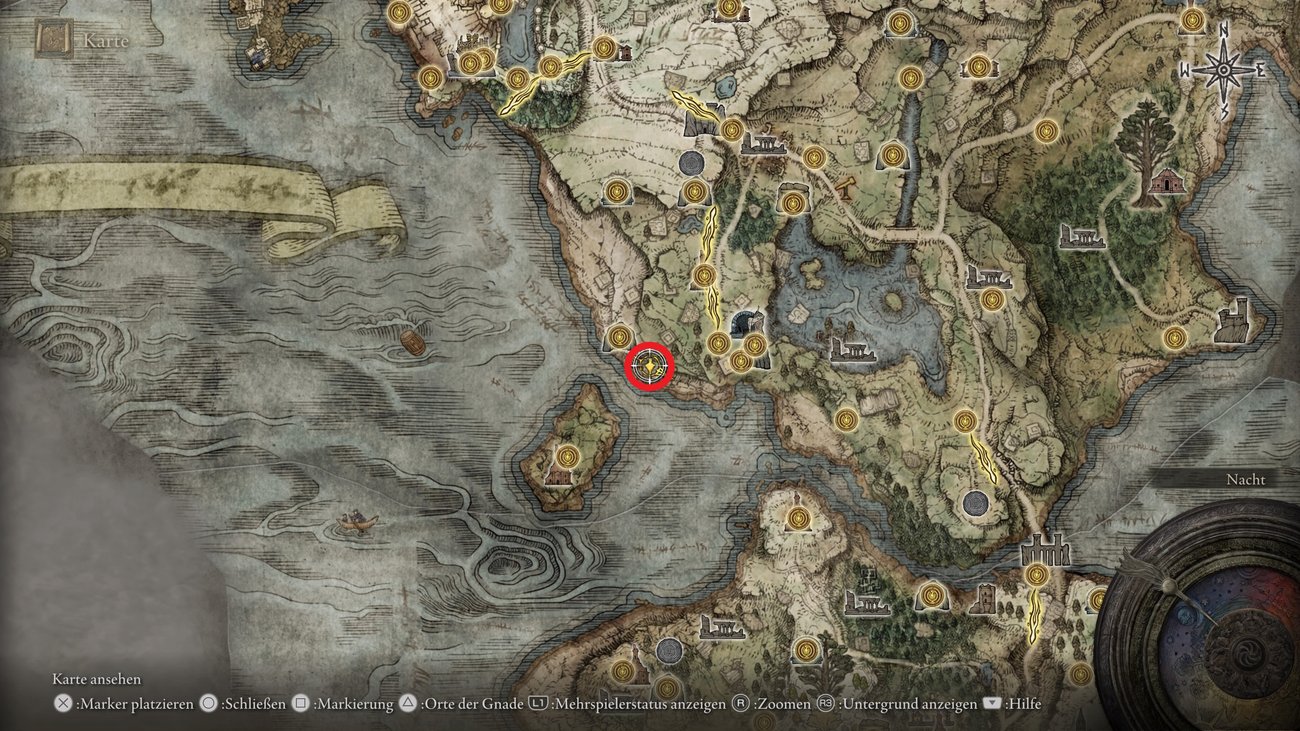Viewport: 1300px width, 731px height.
Task: Select the dark tunnel entrance icon
Action: [745, 323]
